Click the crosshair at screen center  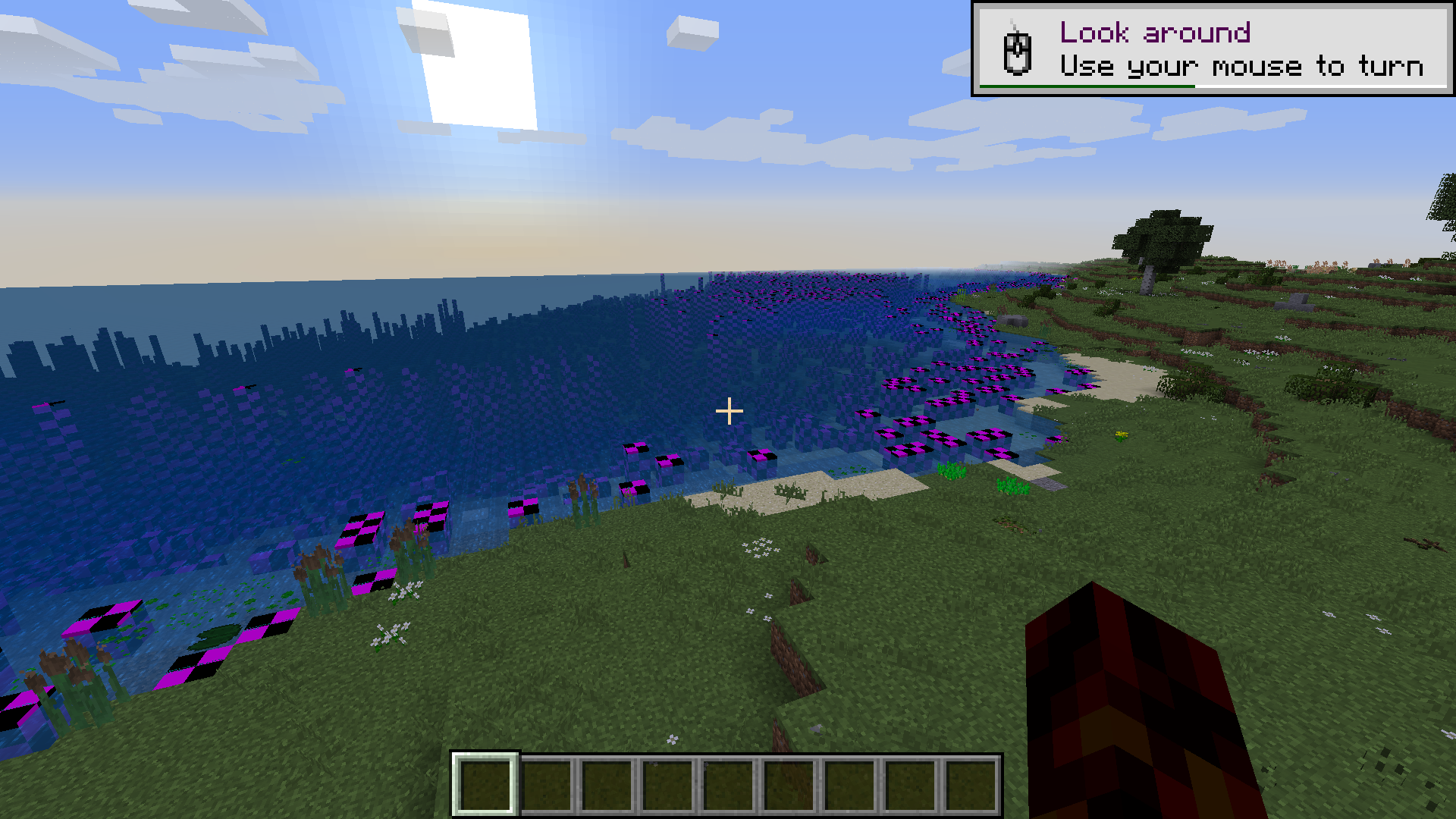730,409
